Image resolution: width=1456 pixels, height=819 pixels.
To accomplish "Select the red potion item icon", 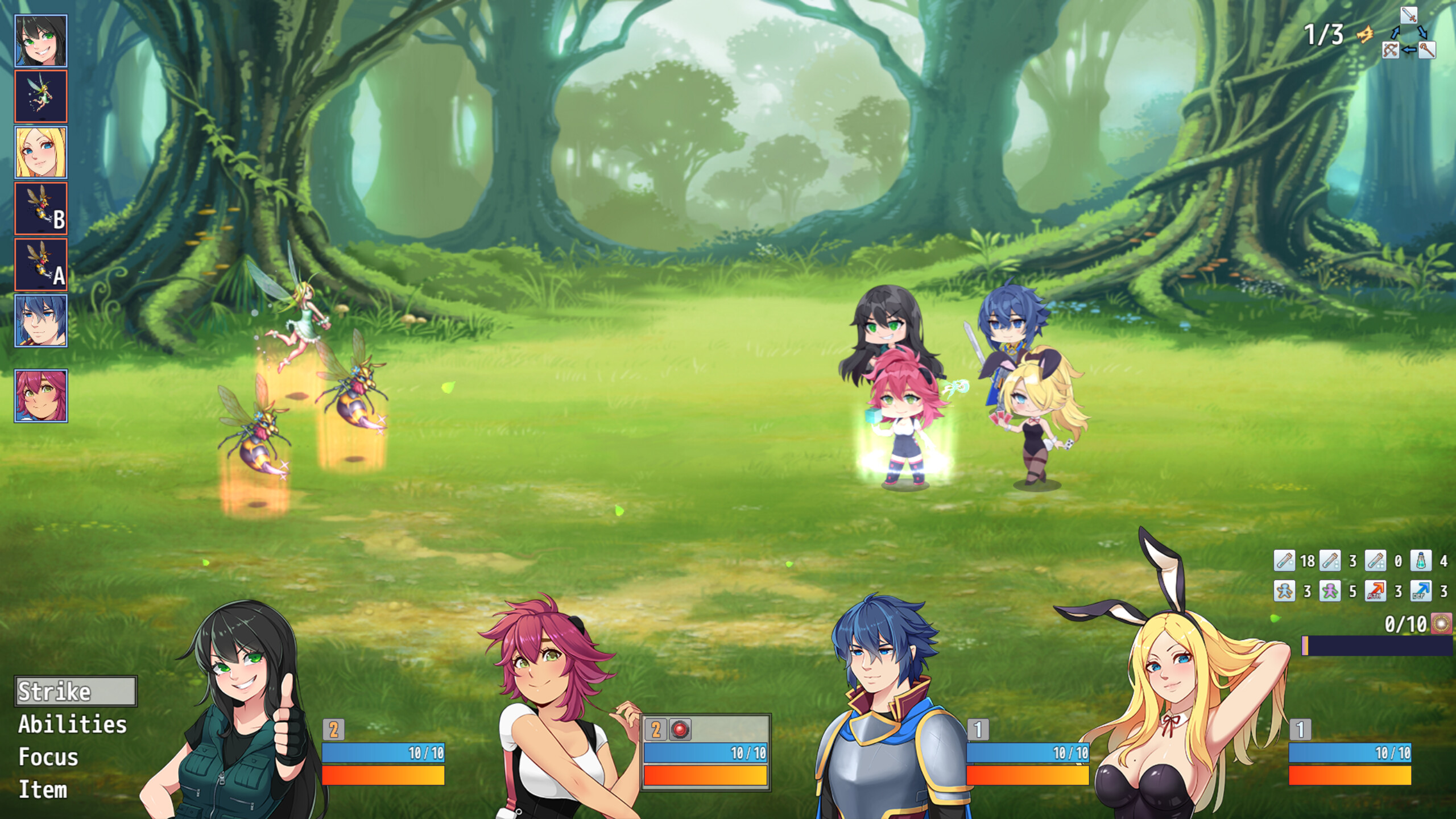I will coord(1285,561).
